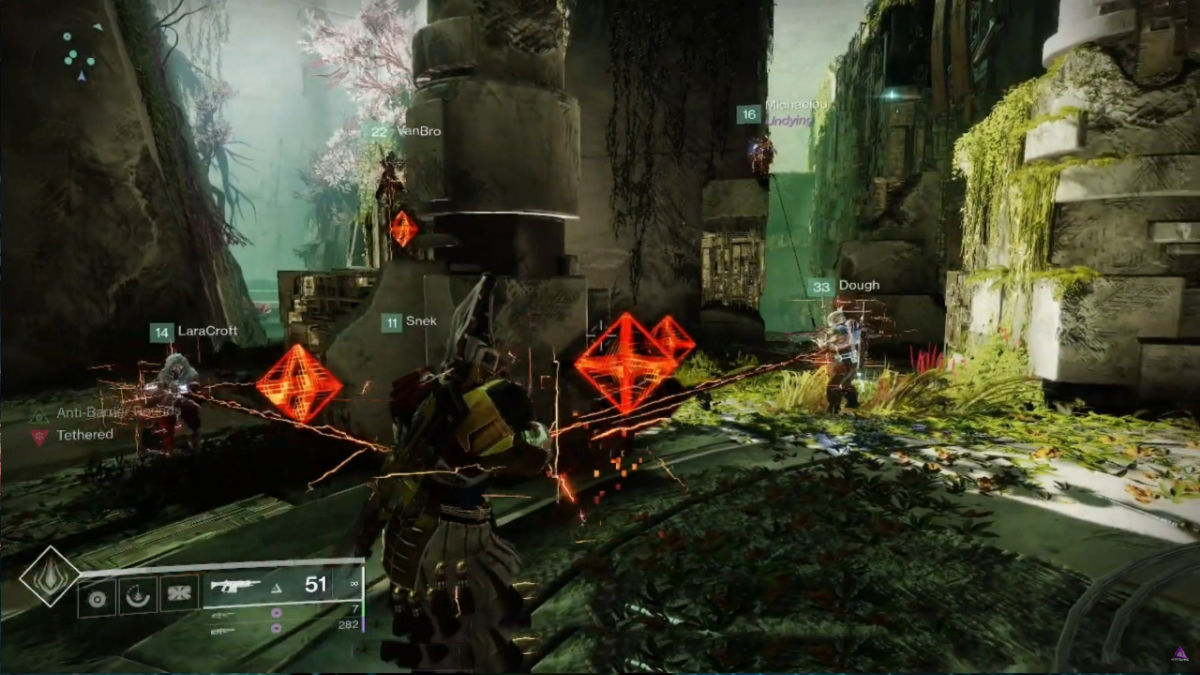The image size is (1200, 675).
Task: Select the Snek player nameplate
Action: click(x=408, y=322)
